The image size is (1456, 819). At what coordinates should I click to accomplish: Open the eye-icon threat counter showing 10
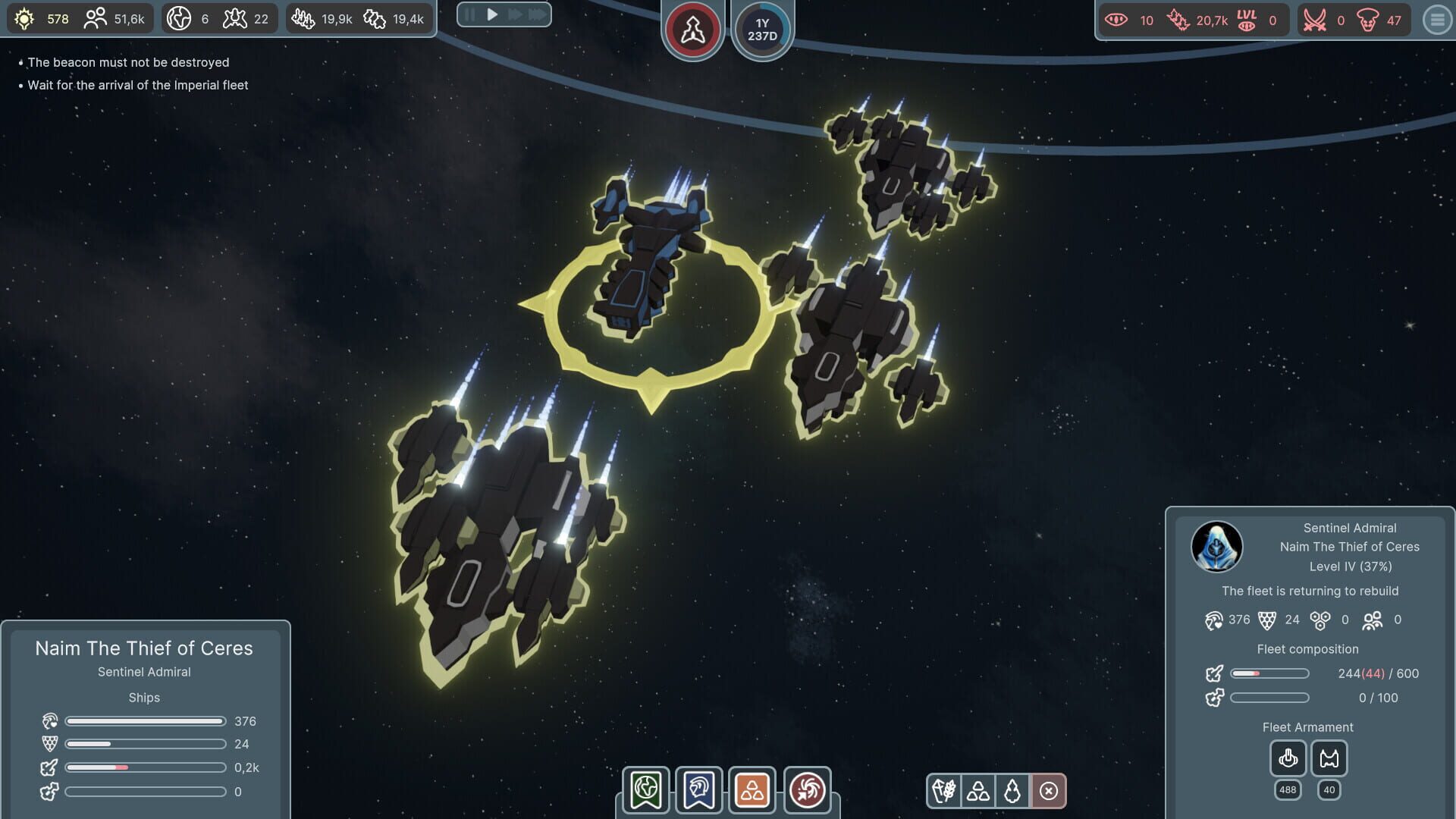[x=1124, y=20]
